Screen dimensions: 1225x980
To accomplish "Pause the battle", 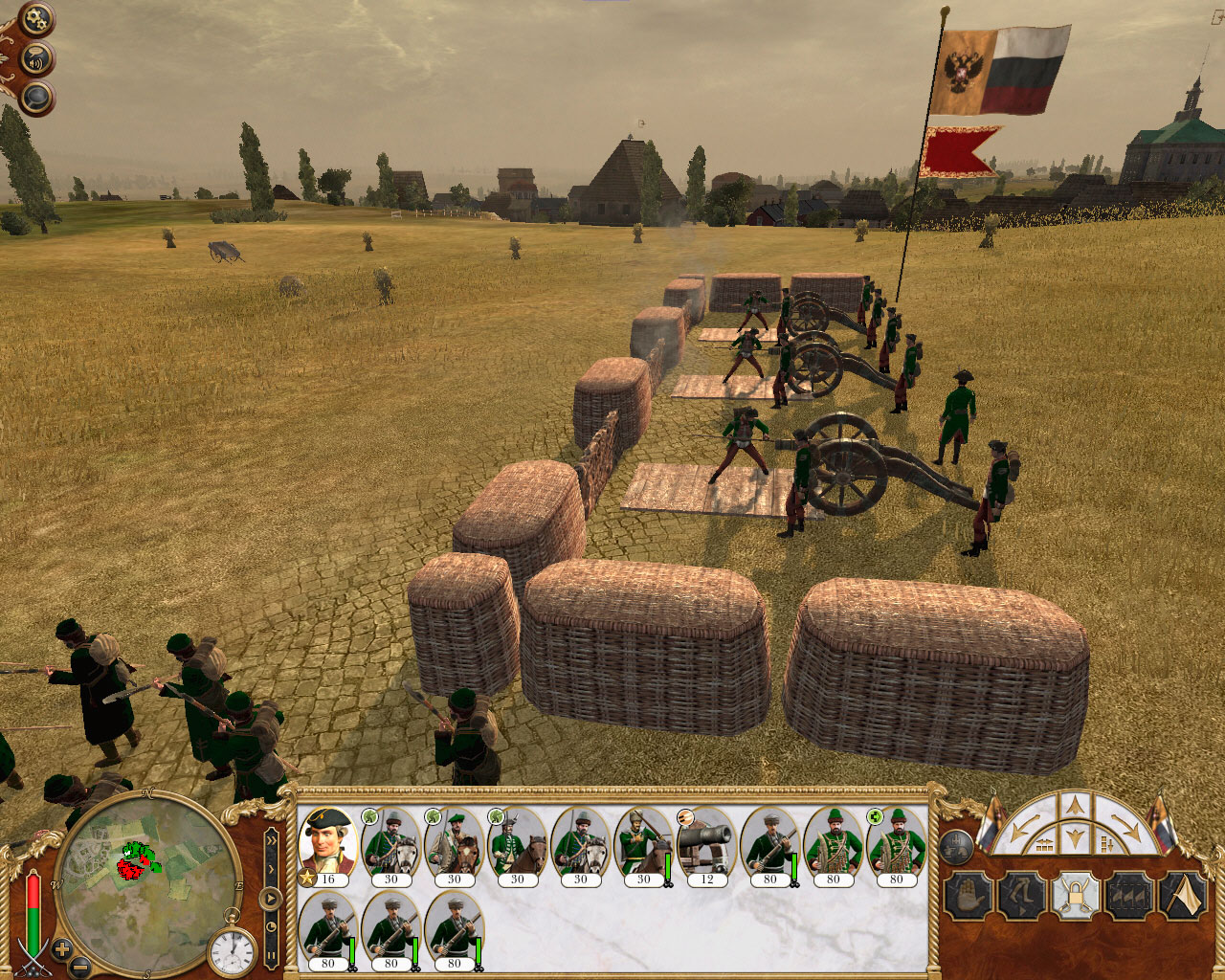I will [x=272, y=957].
